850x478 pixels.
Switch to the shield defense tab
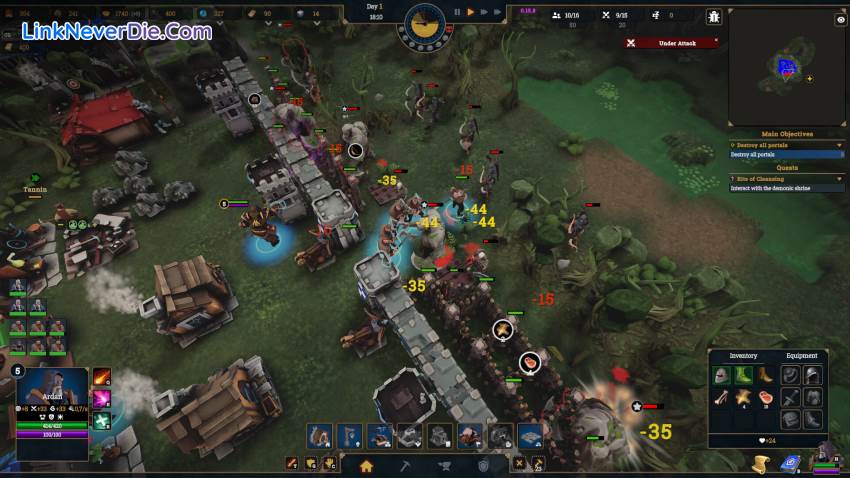484,465
